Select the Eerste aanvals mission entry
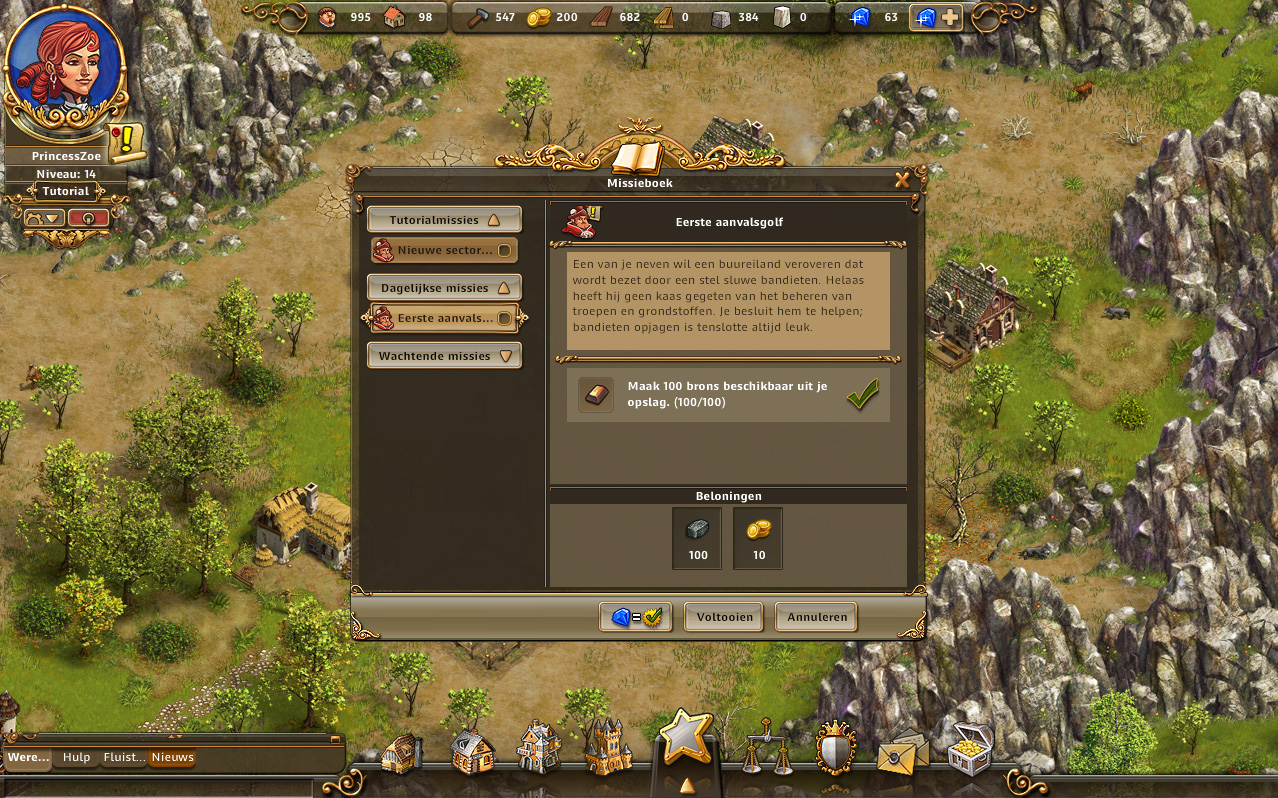The image size is (1278, 798). point(444,318)
